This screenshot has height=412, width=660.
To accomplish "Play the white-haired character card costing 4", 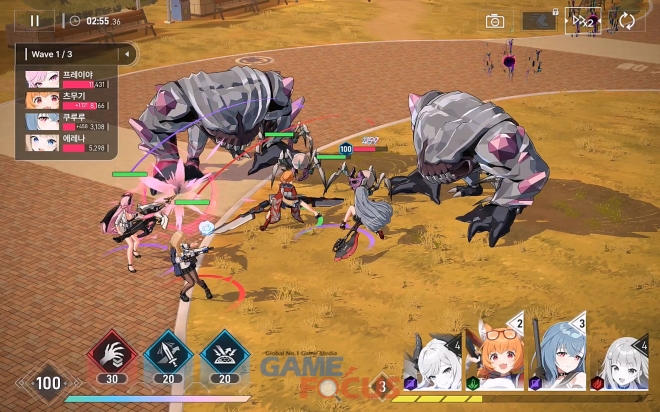I will tap(433, 362).
